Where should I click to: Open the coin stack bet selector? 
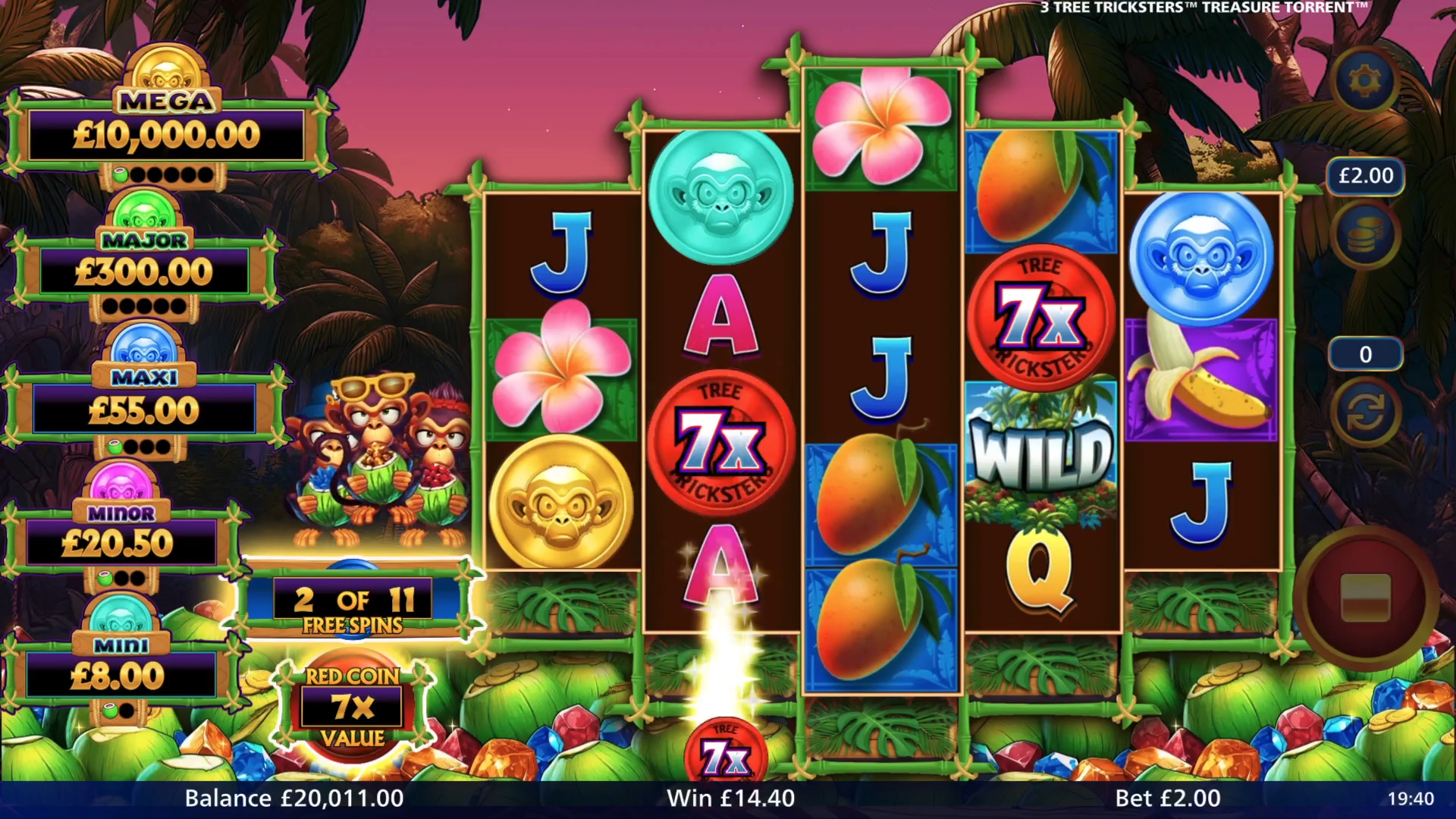(x=1365, y=236)
